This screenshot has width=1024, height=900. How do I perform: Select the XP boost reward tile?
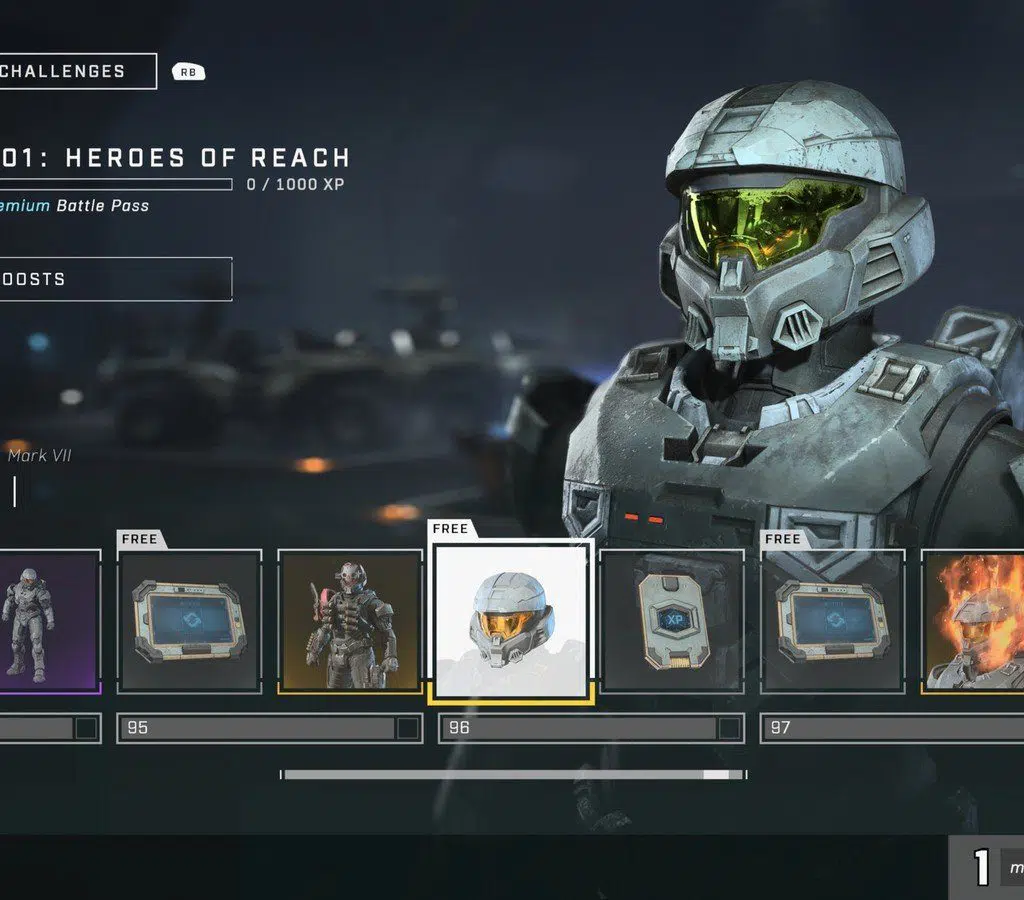click(x=672, y=621)
